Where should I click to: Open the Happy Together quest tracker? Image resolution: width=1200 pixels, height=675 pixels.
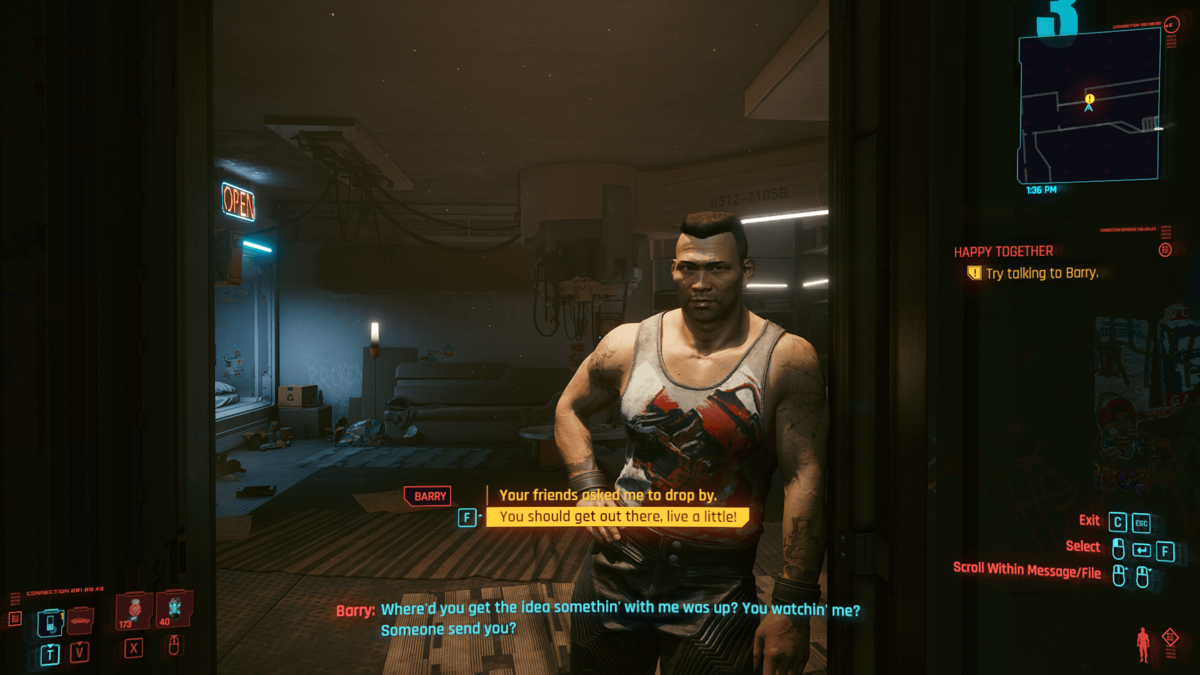pos(1003,252)
